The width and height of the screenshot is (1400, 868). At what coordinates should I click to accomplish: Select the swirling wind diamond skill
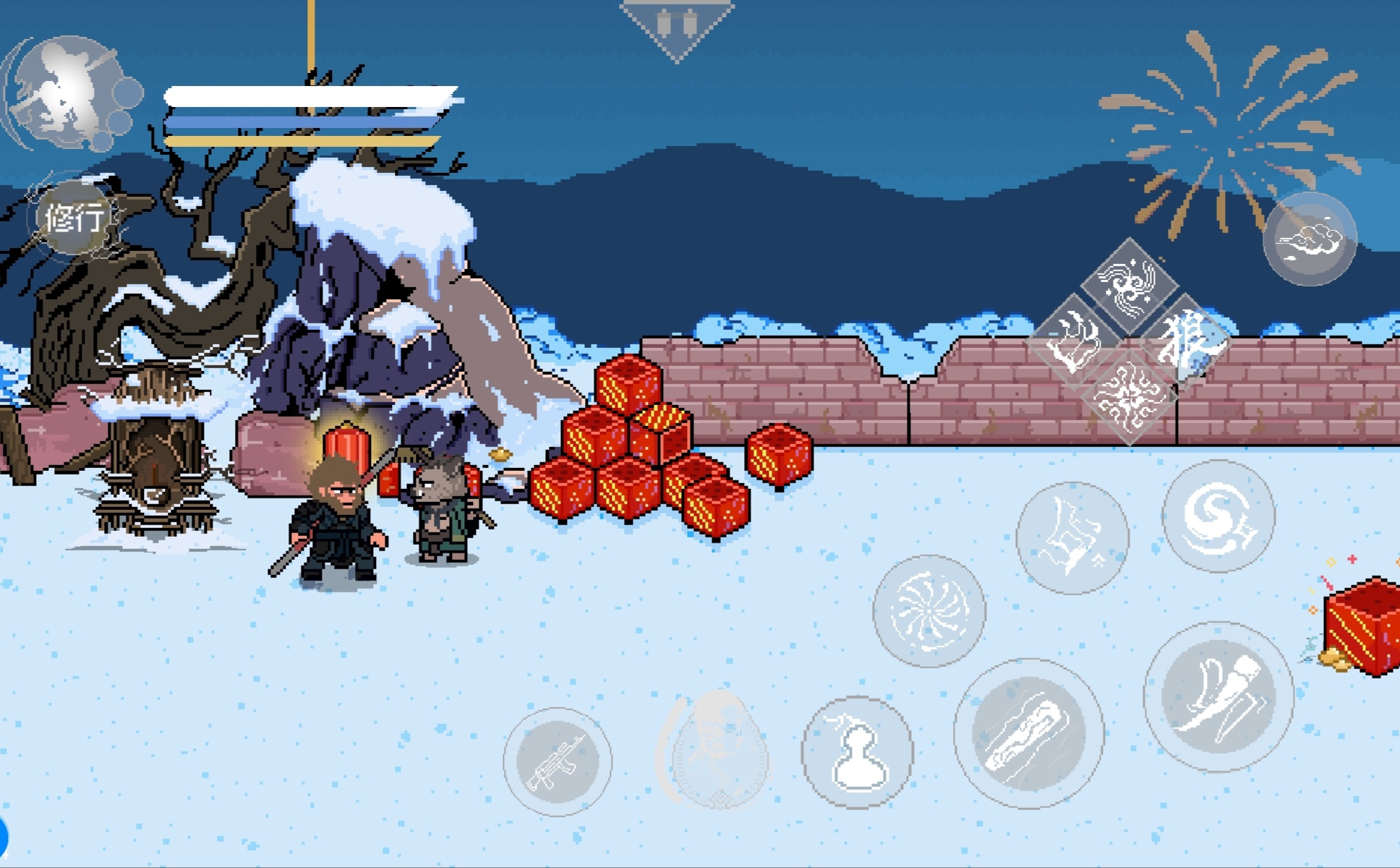point(1129,283)
